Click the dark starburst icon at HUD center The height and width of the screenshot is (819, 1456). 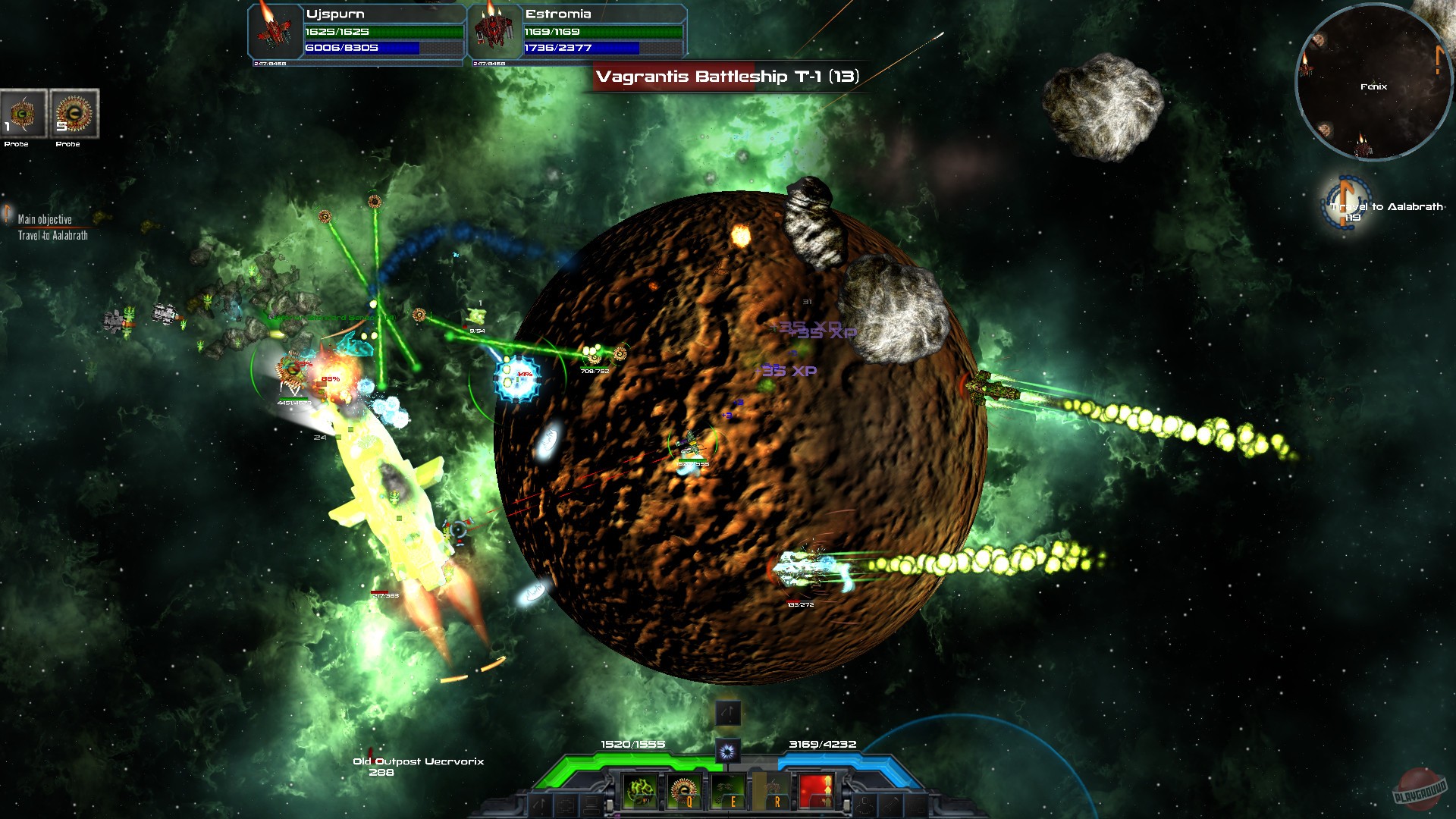(x=726, y=750)
